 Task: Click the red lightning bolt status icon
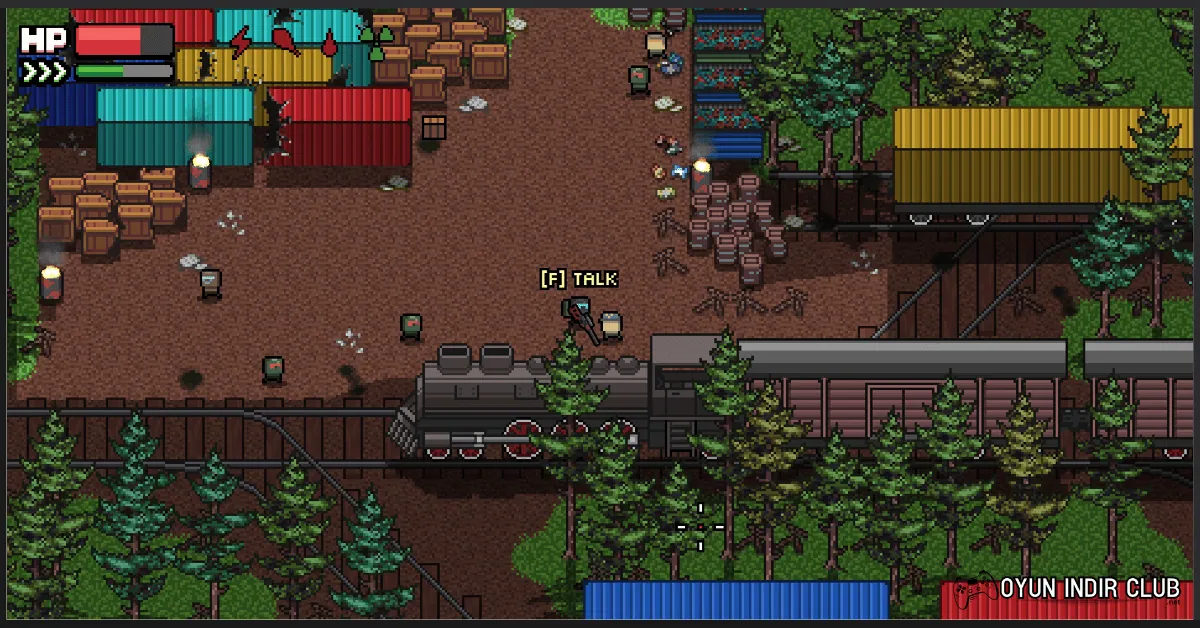coord(241,42)
